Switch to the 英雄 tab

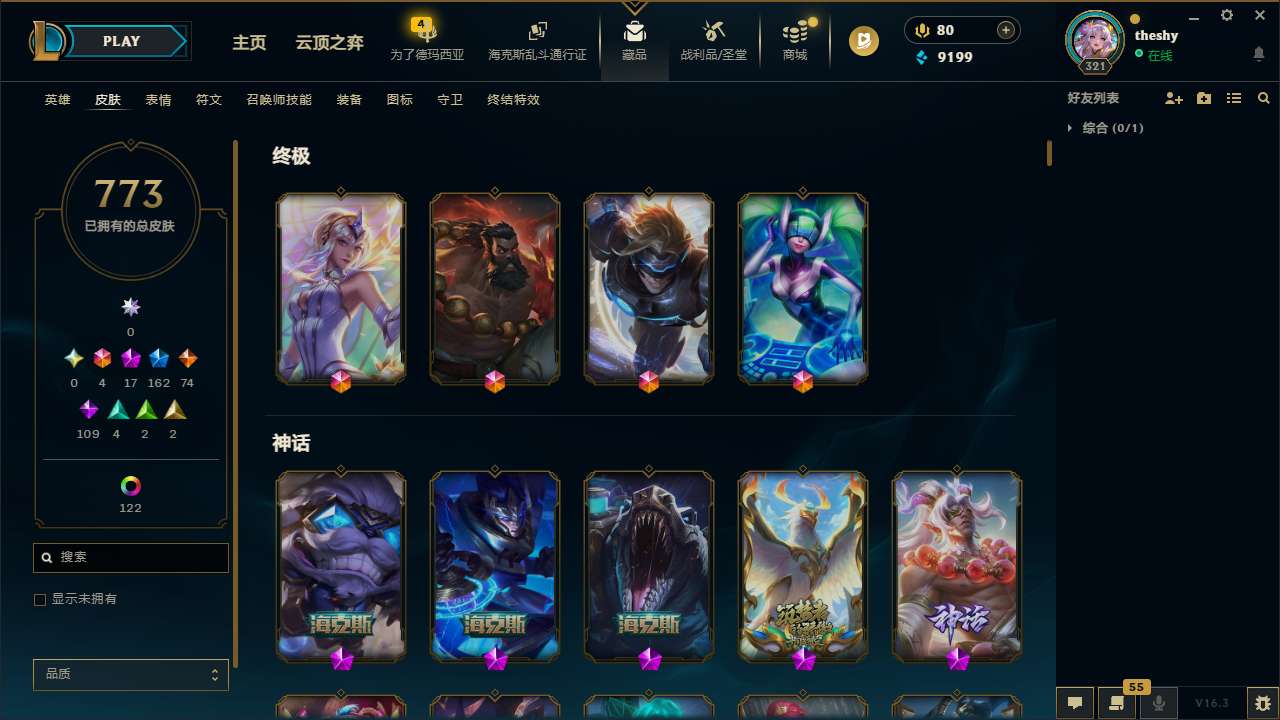57,100
